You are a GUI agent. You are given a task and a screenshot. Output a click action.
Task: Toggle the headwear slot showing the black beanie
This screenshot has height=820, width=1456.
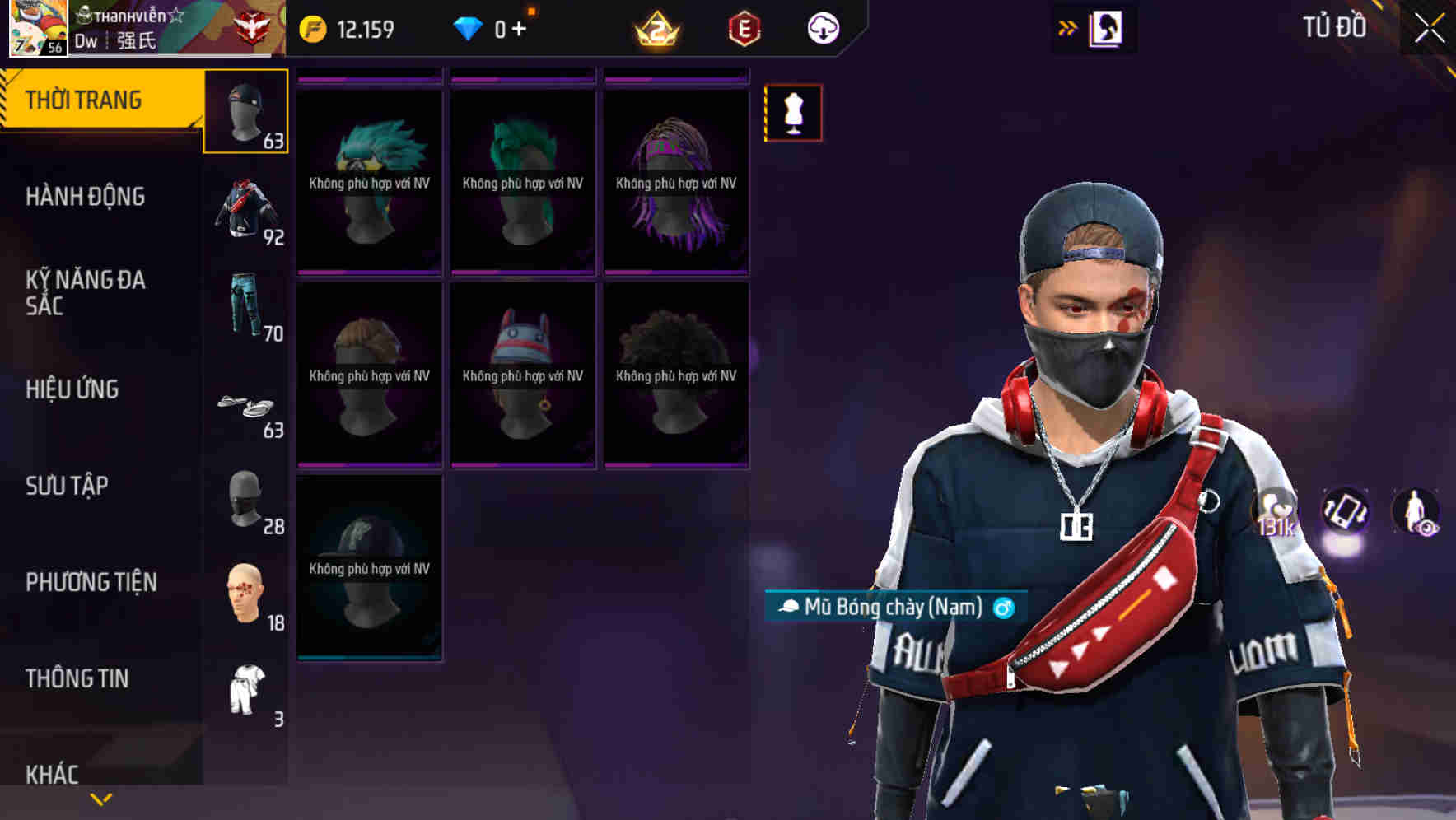click(245, 111)
